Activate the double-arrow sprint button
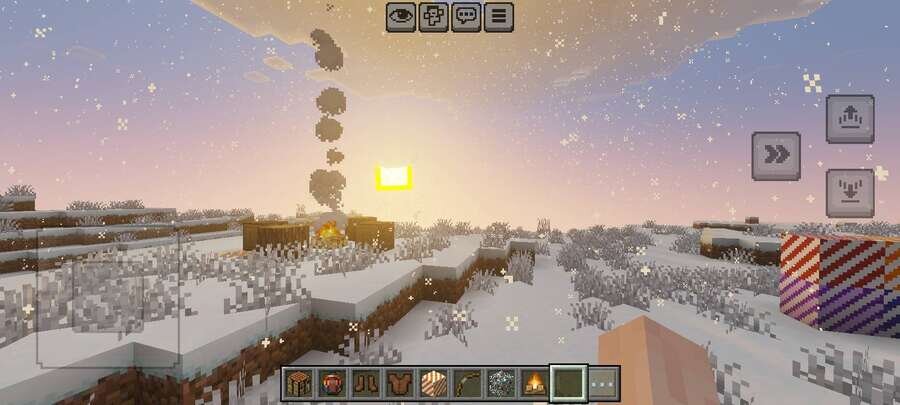 (775, 155)
